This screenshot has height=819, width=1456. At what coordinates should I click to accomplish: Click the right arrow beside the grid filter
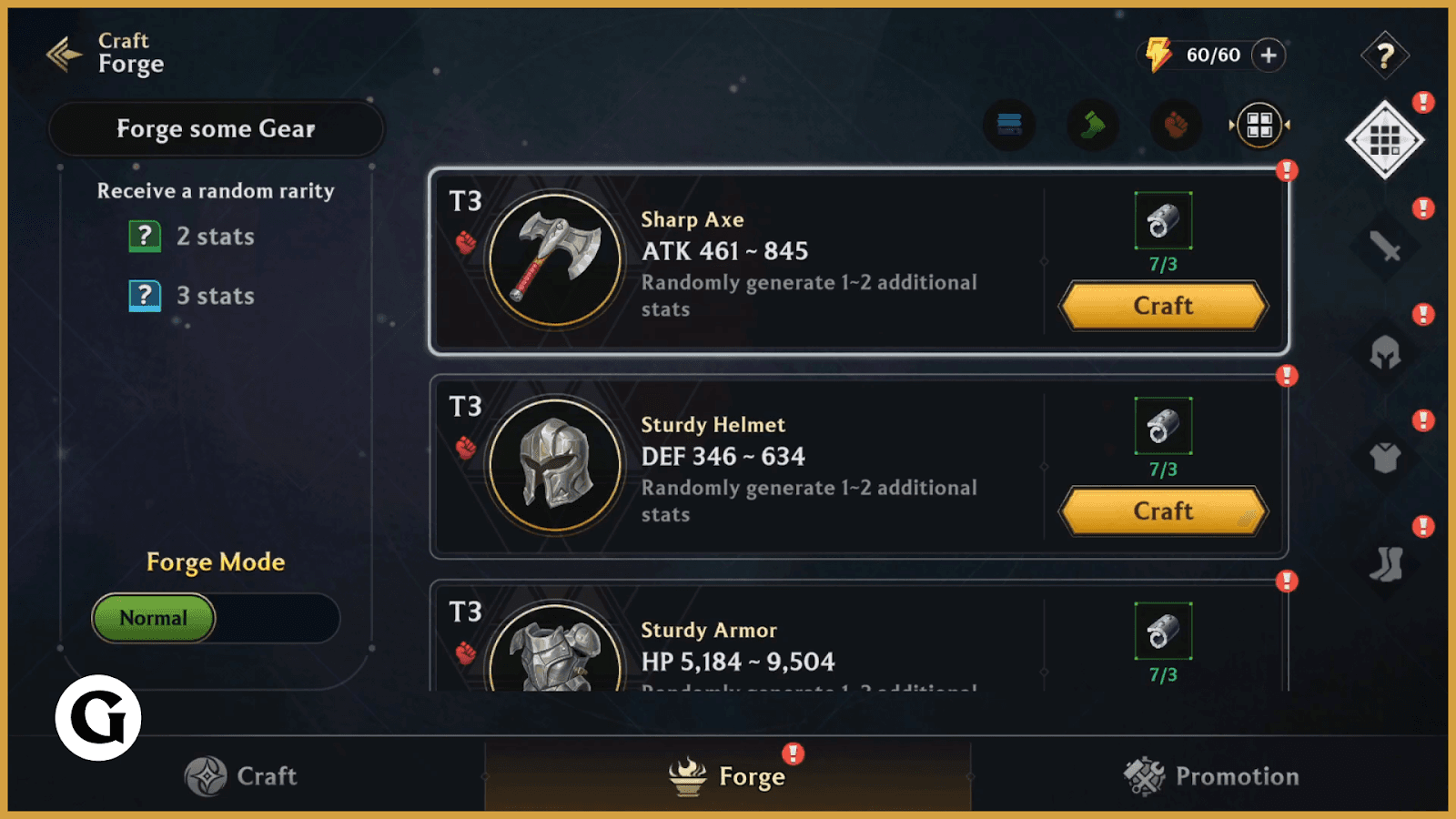coord(1286,125)
